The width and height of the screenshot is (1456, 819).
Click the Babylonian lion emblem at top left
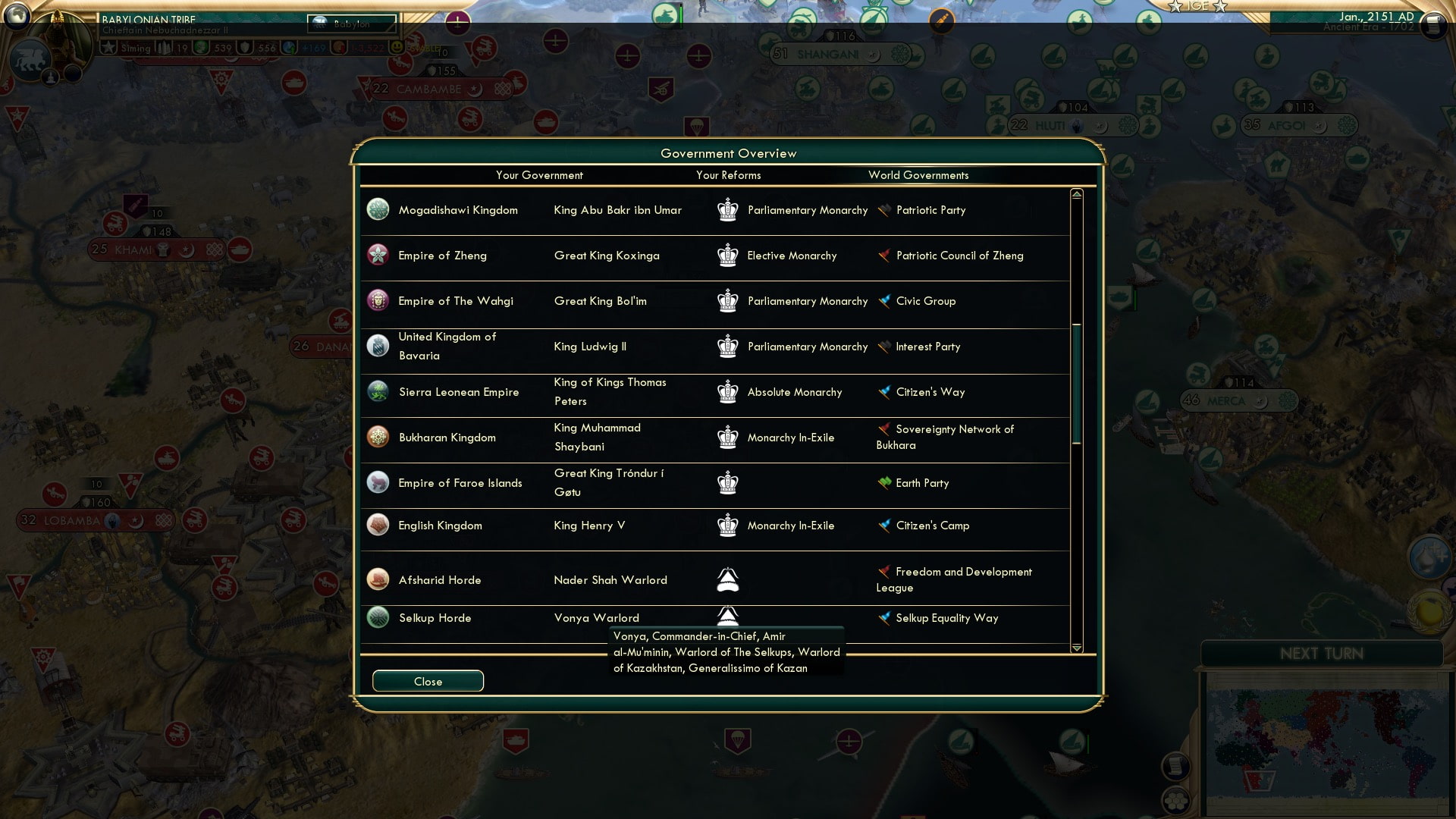tap(30, 59)
